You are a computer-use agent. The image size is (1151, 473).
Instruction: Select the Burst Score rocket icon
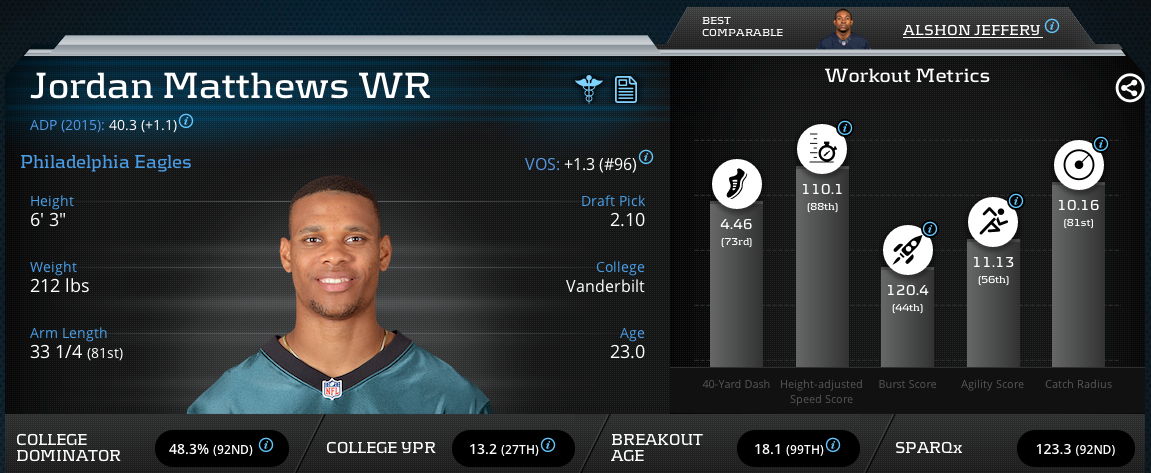(x=906, y=249)
